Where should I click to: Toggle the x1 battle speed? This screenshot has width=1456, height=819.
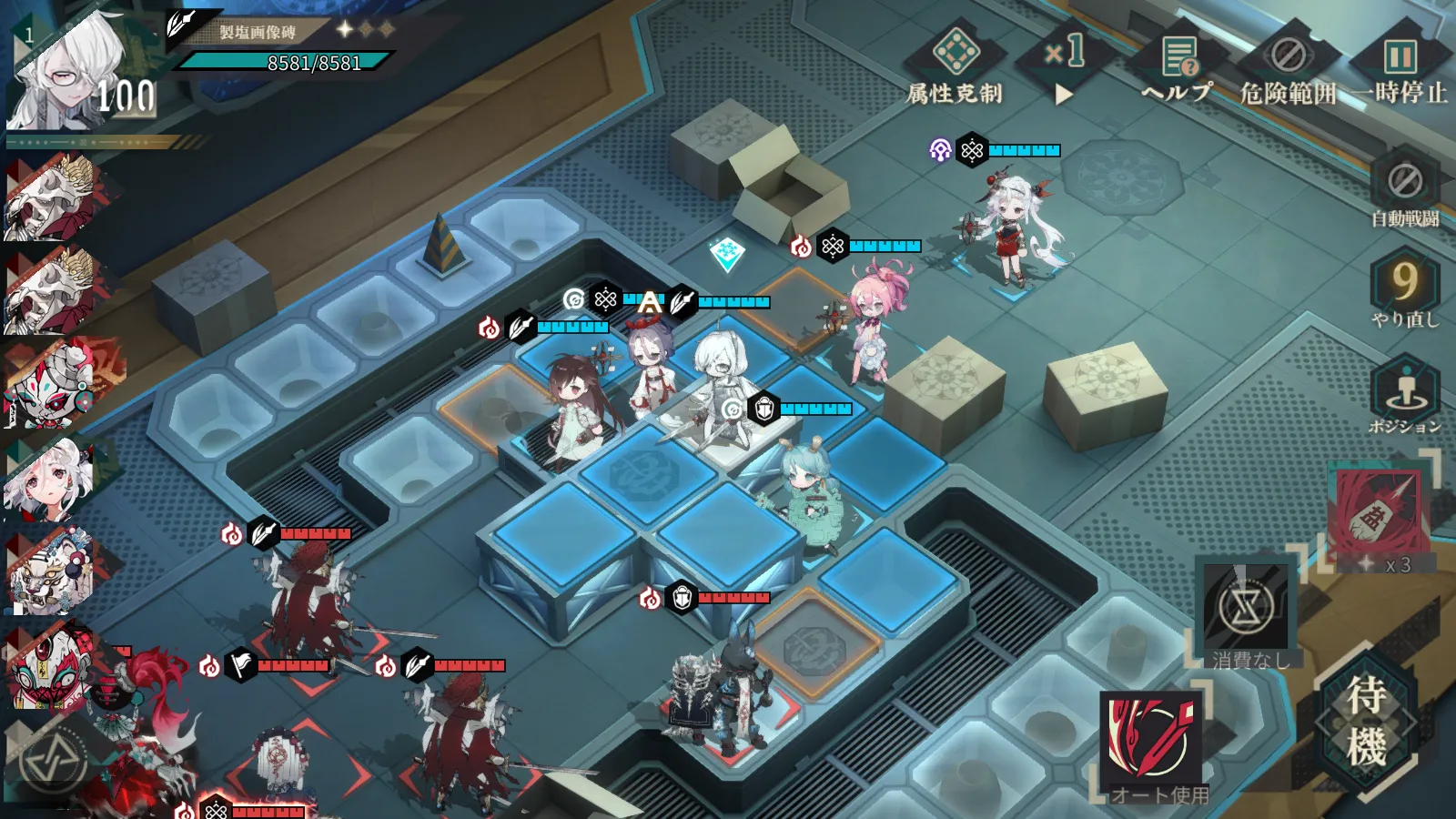[1064, 64]
